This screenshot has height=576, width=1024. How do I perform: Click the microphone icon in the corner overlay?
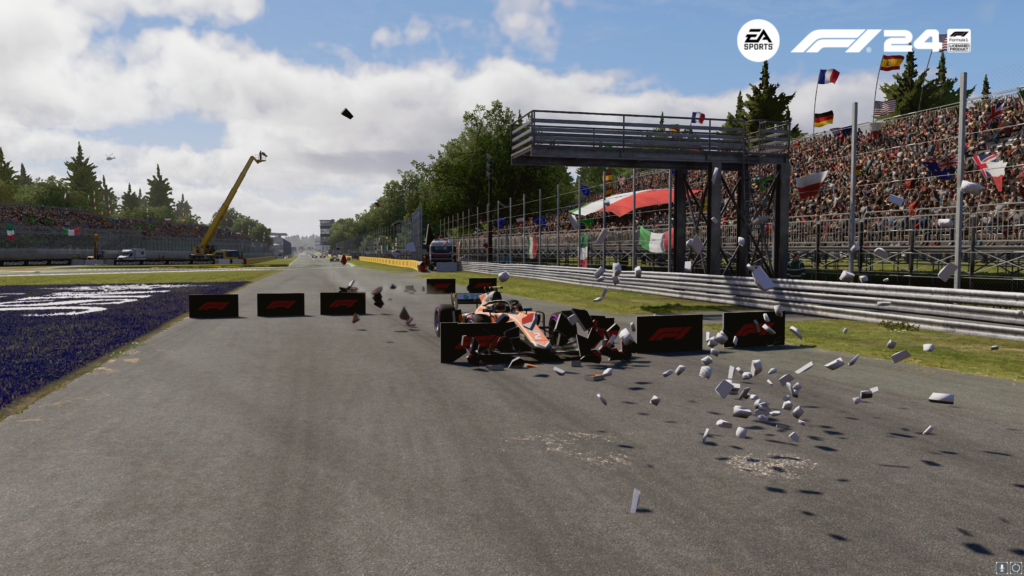pos(1001,567)
